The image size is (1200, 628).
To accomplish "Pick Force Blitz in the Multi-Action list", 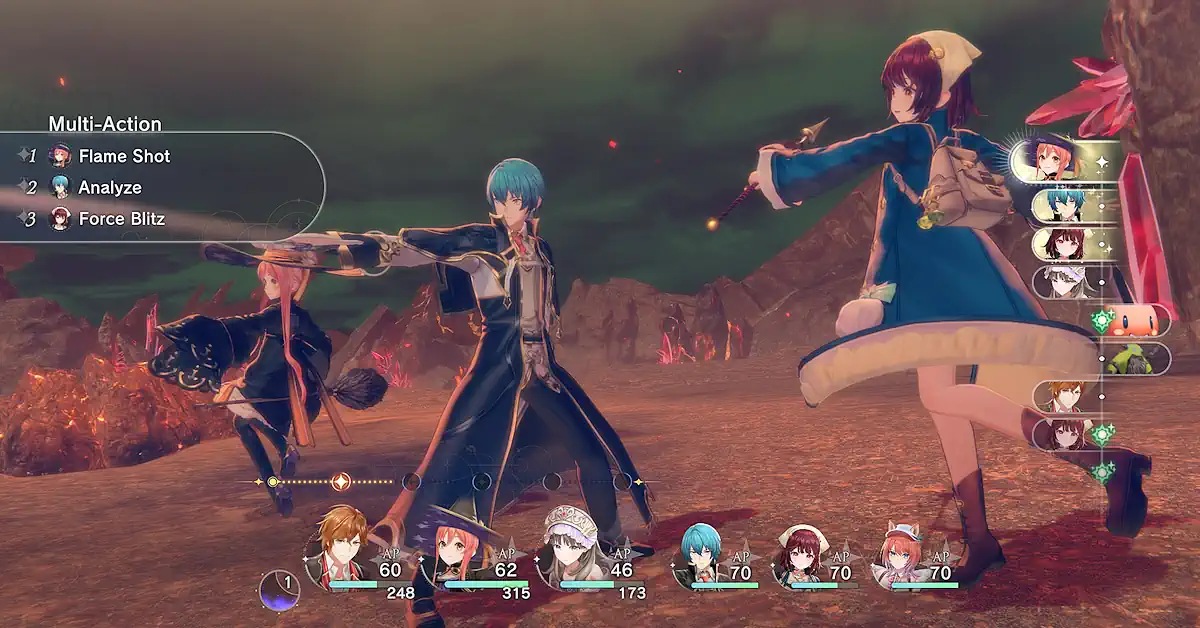I will point(121,219).
